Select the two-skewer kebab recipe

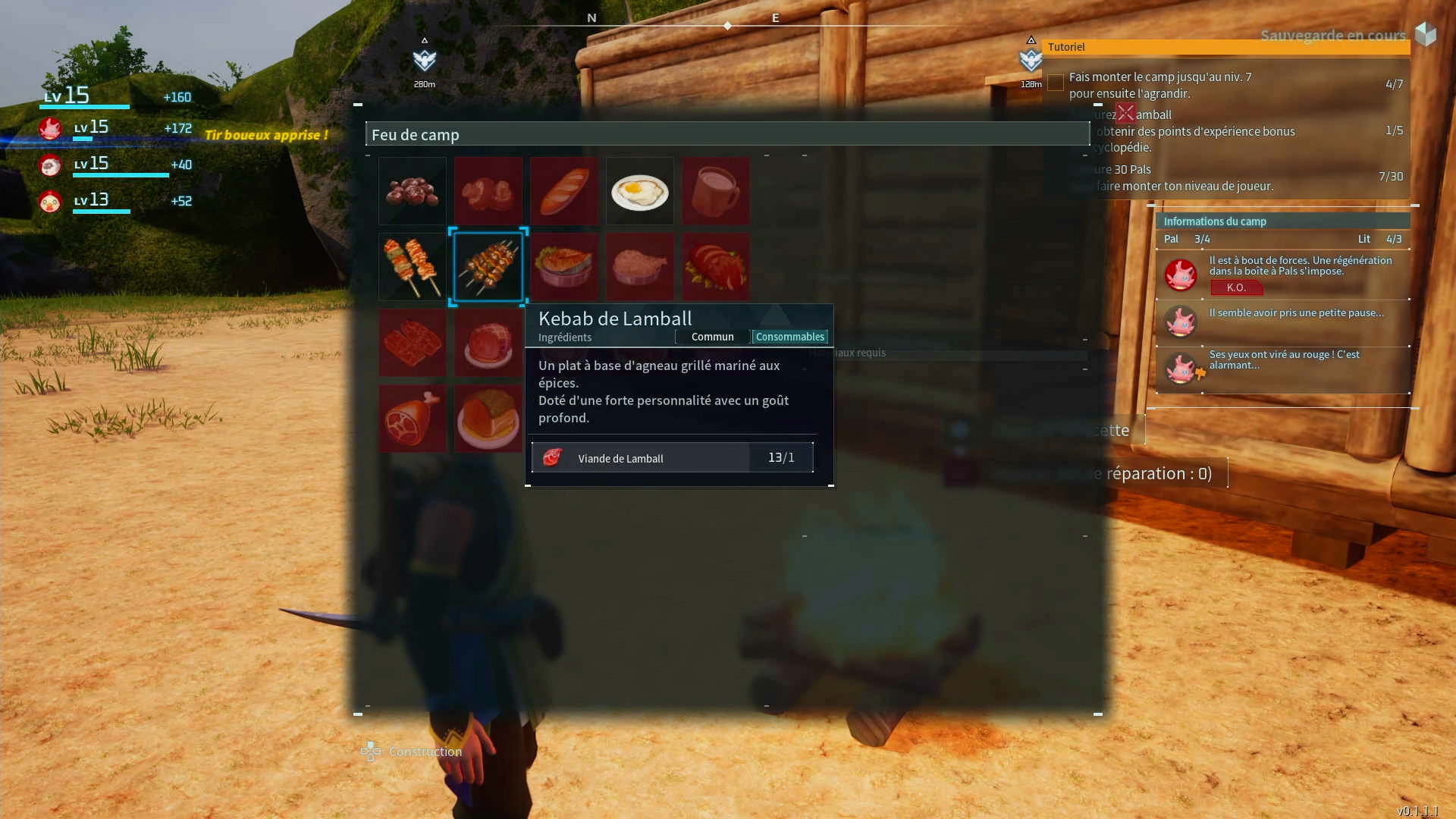coord(412,267)
